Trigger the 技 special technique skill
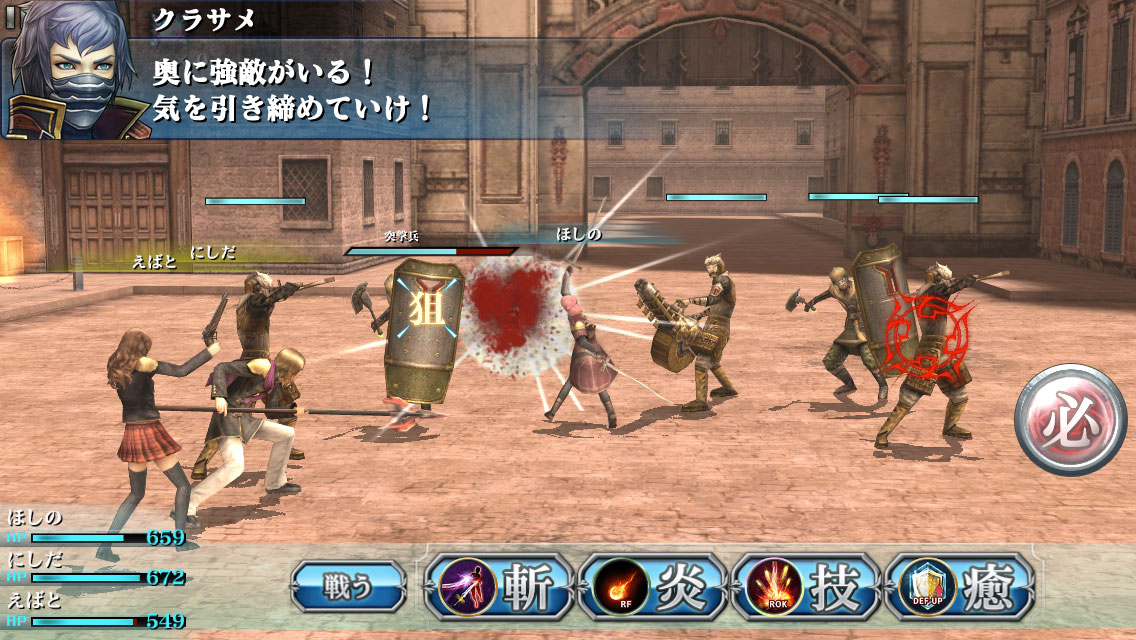The image size is (1136, 640). click(x=807, y=587)
